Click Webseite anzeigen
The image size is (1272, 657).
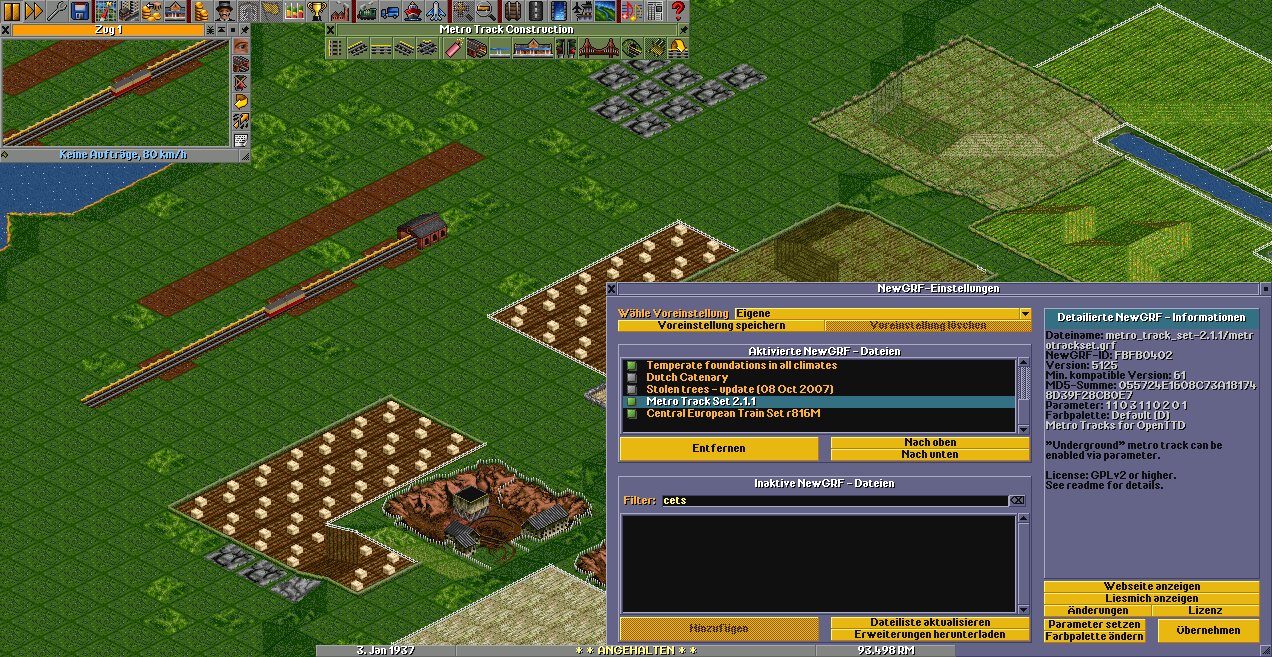click(1151, 587)
